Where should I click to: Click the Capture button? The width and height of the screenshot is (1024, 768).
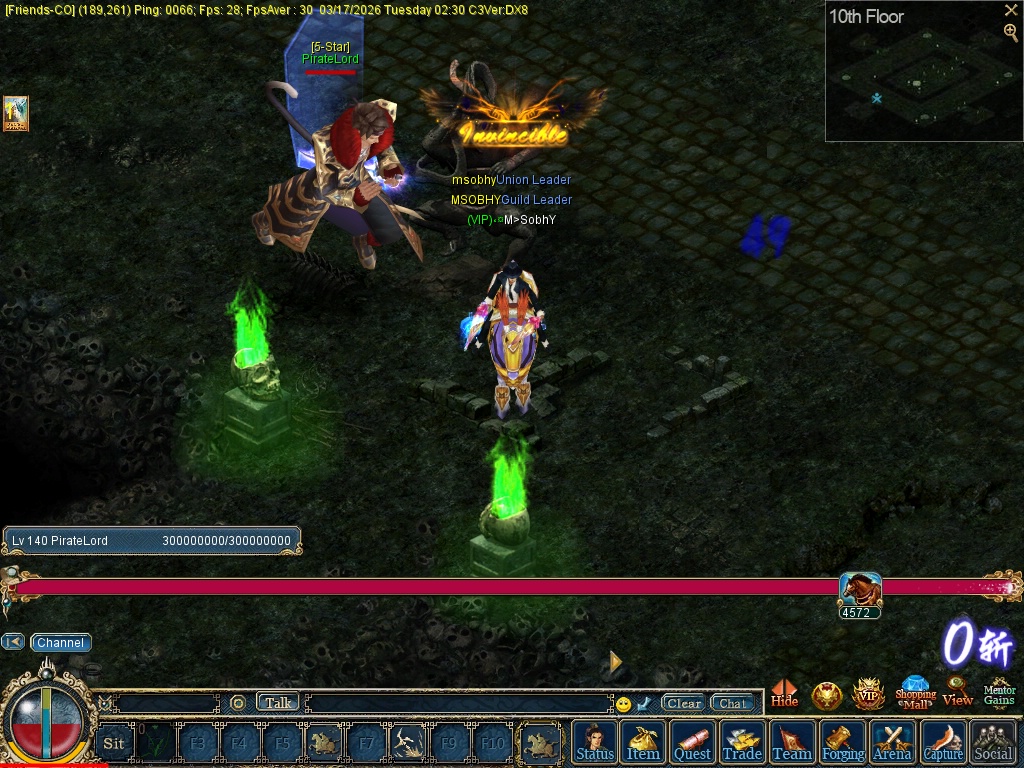click(x=943, y=743)
